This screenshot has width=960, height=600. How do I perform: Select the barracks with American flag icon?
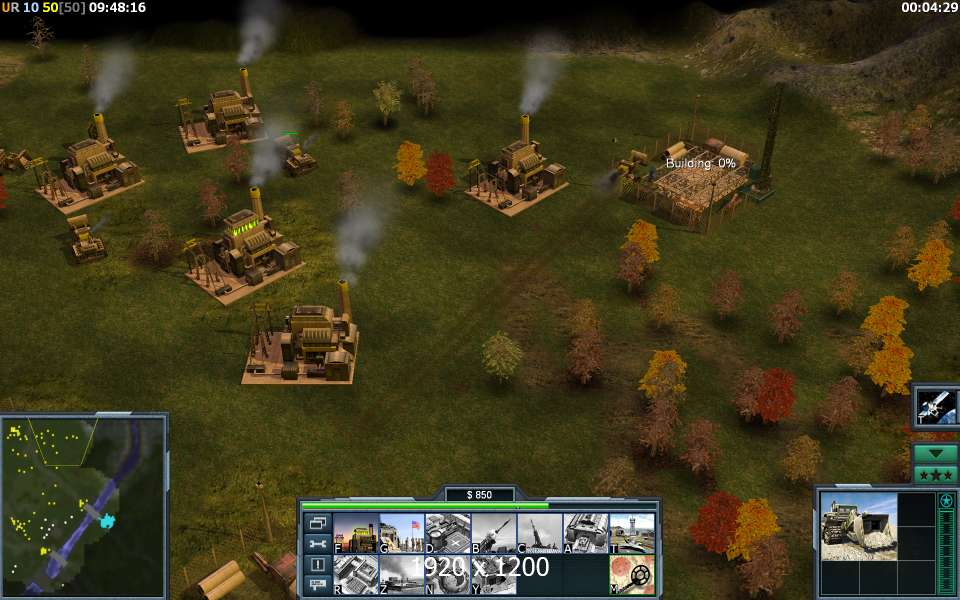point(401,533)
